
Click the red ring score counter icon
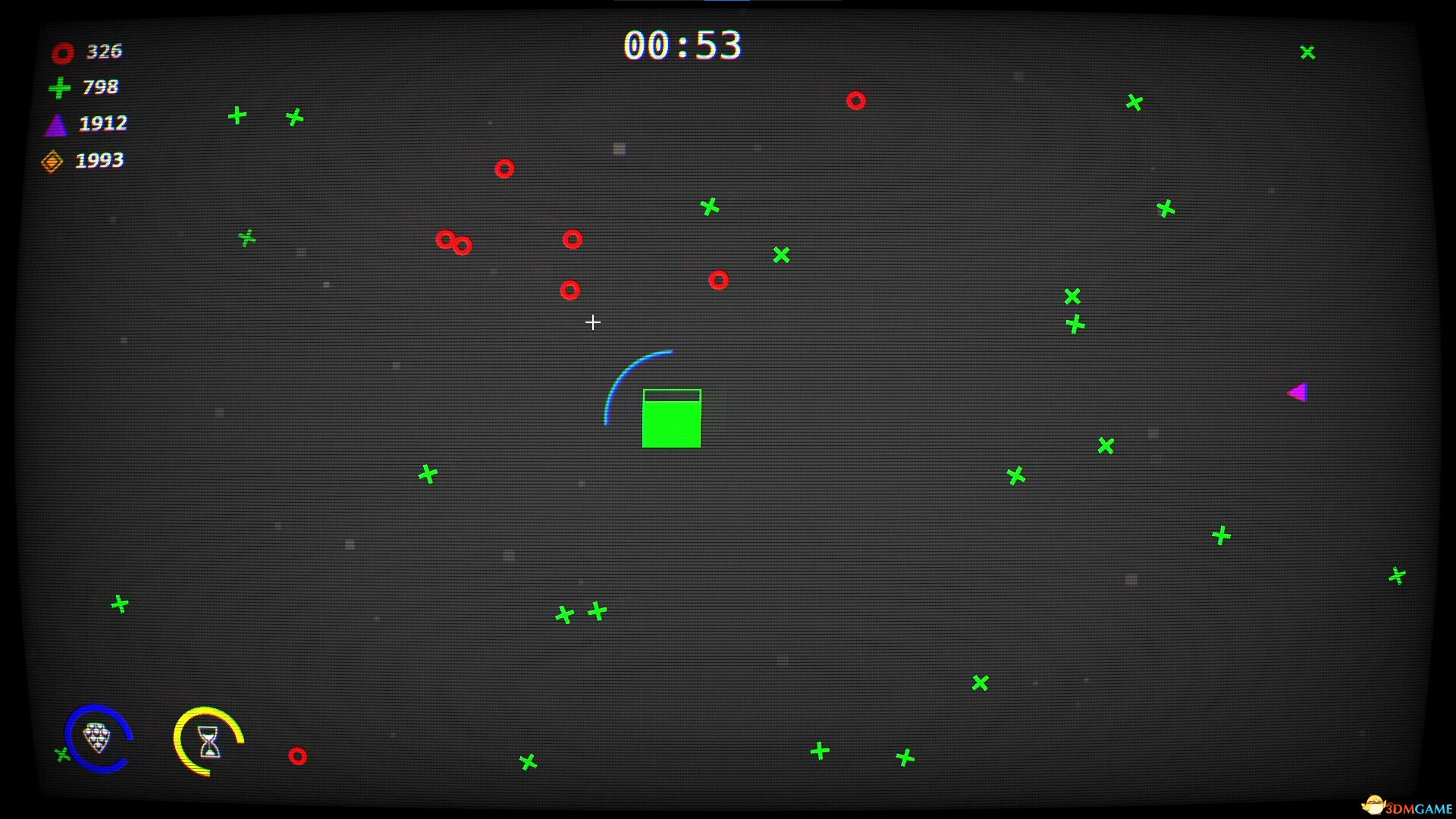click(x=62, y=52)
